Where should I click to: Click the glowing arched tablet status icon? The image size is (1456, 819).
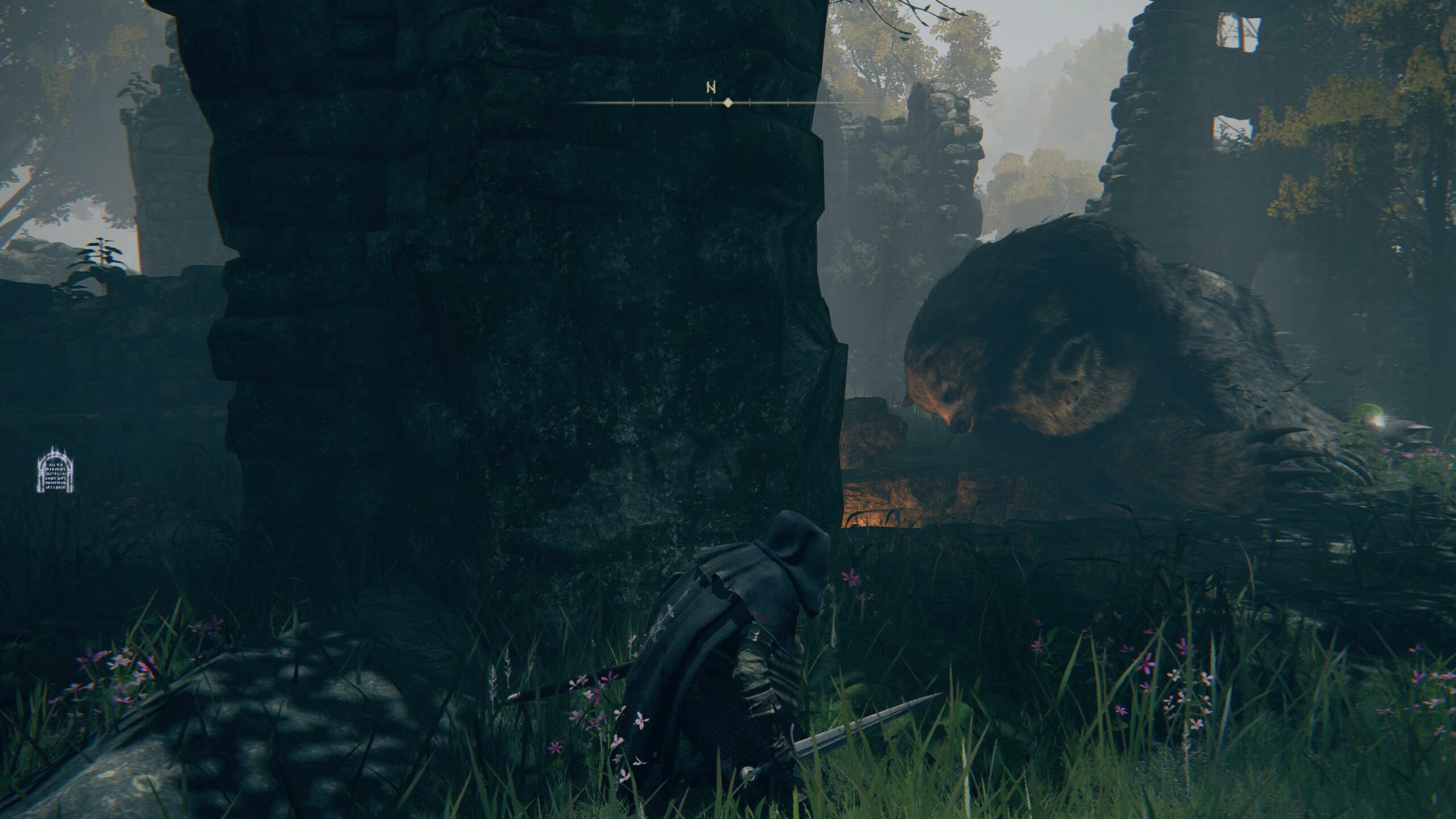click(55, 470)
